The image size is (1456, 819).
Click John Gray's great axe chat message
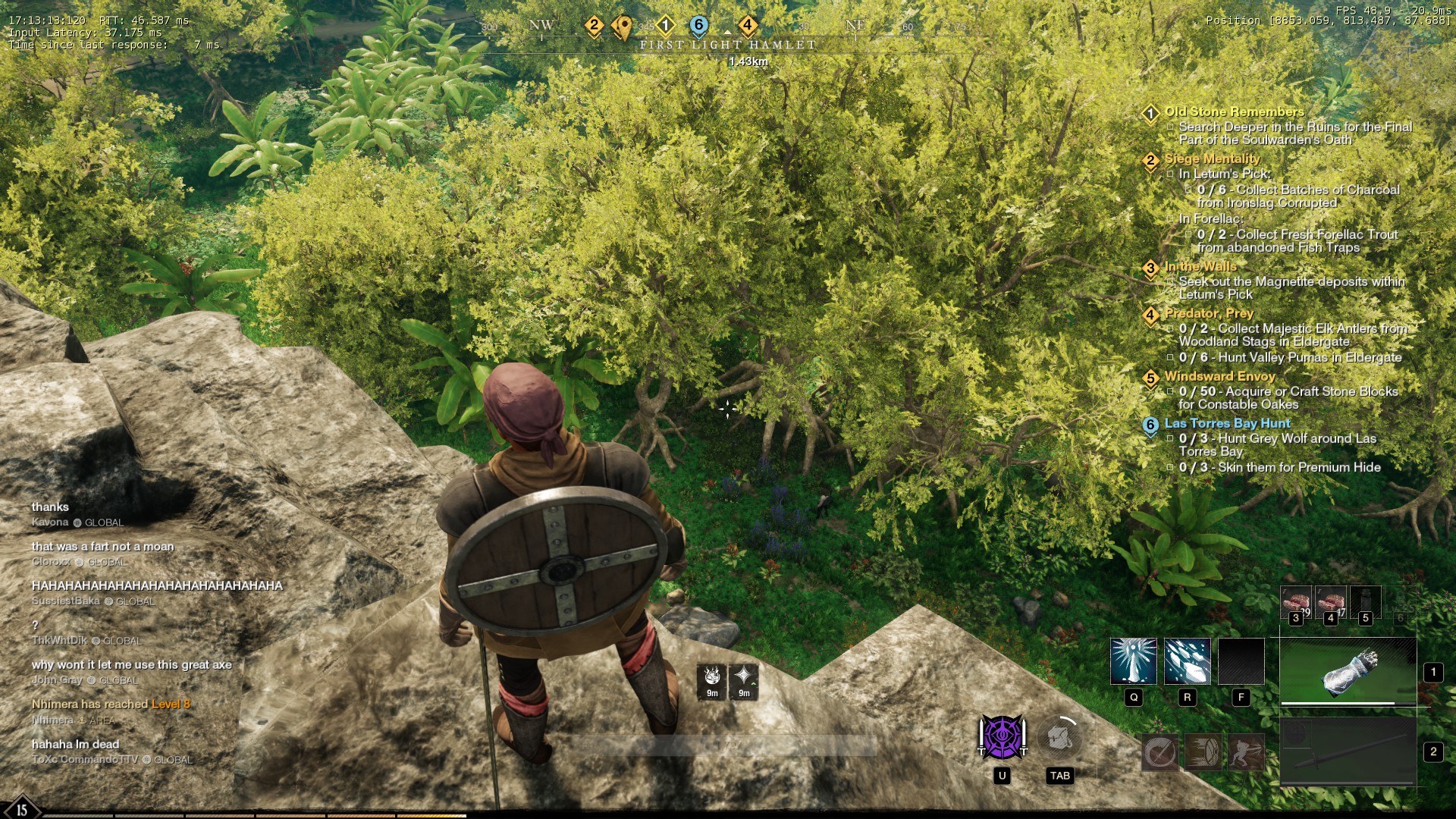[131, 665]
